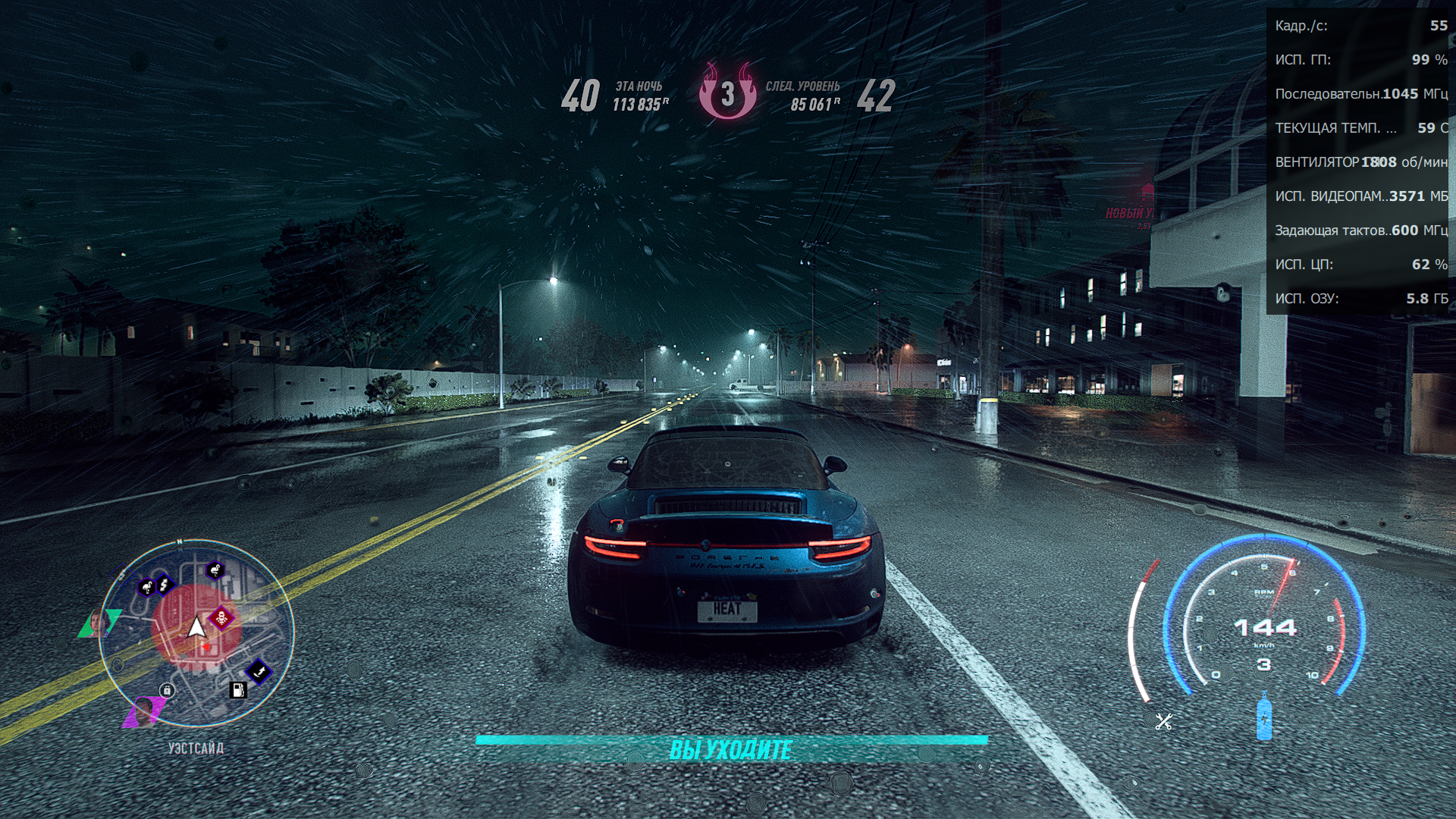Select the padlock marker on the minimap
Image resolution: width=1456 pixels, height=819 pixels.
167,690
